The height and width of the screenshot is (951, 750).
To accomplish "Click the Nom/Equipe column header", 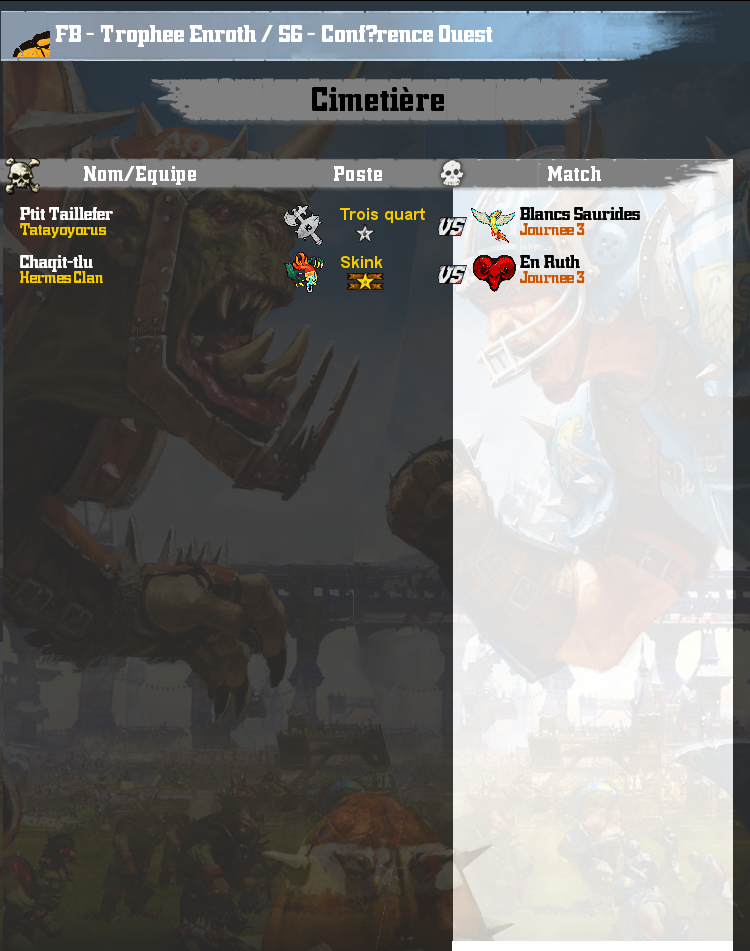I will coord(139,174).
